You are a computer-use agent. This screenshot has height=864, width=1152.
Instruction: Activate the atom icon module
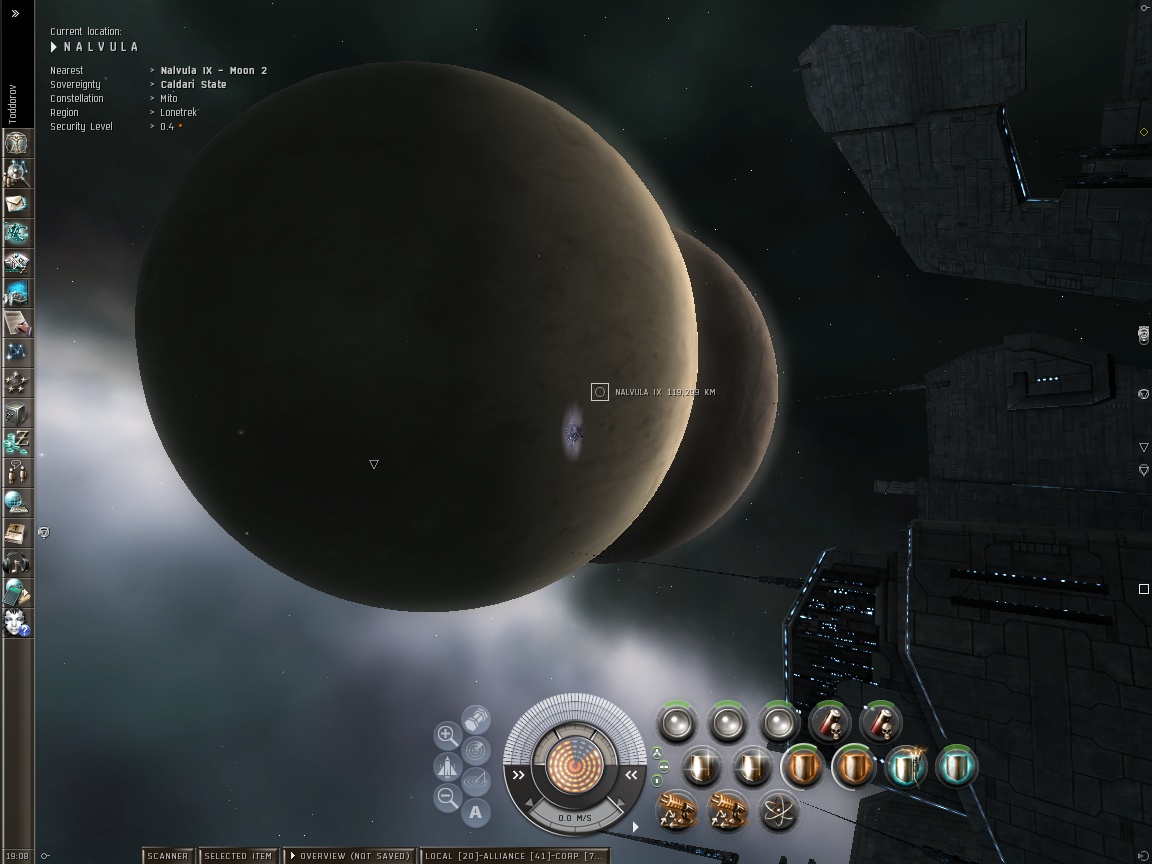(778, 811)
